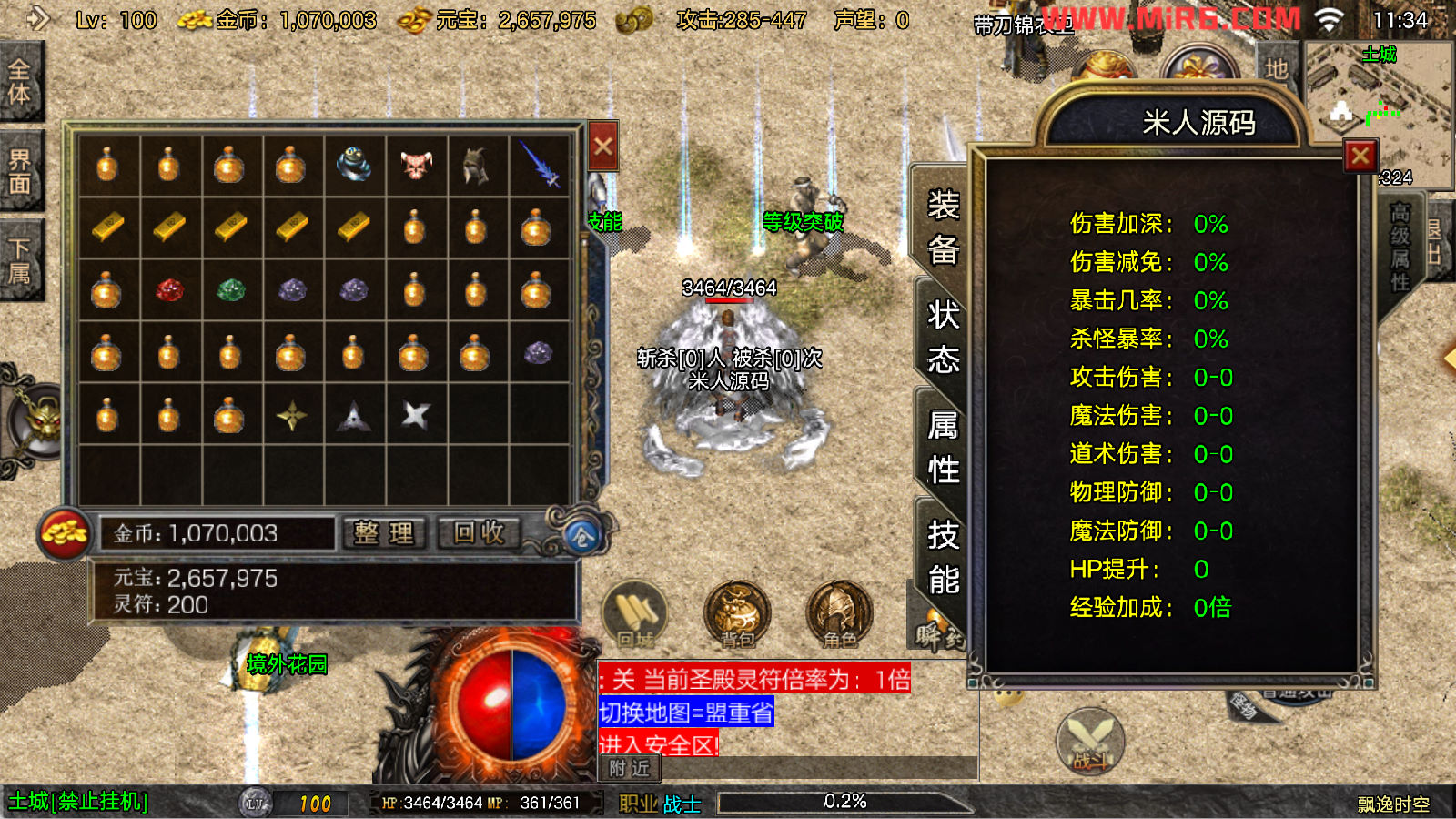1456x819 pixels.
Task: Open the 属性 attributes tab
Action: pyautogui.click(x=943, y=448)
